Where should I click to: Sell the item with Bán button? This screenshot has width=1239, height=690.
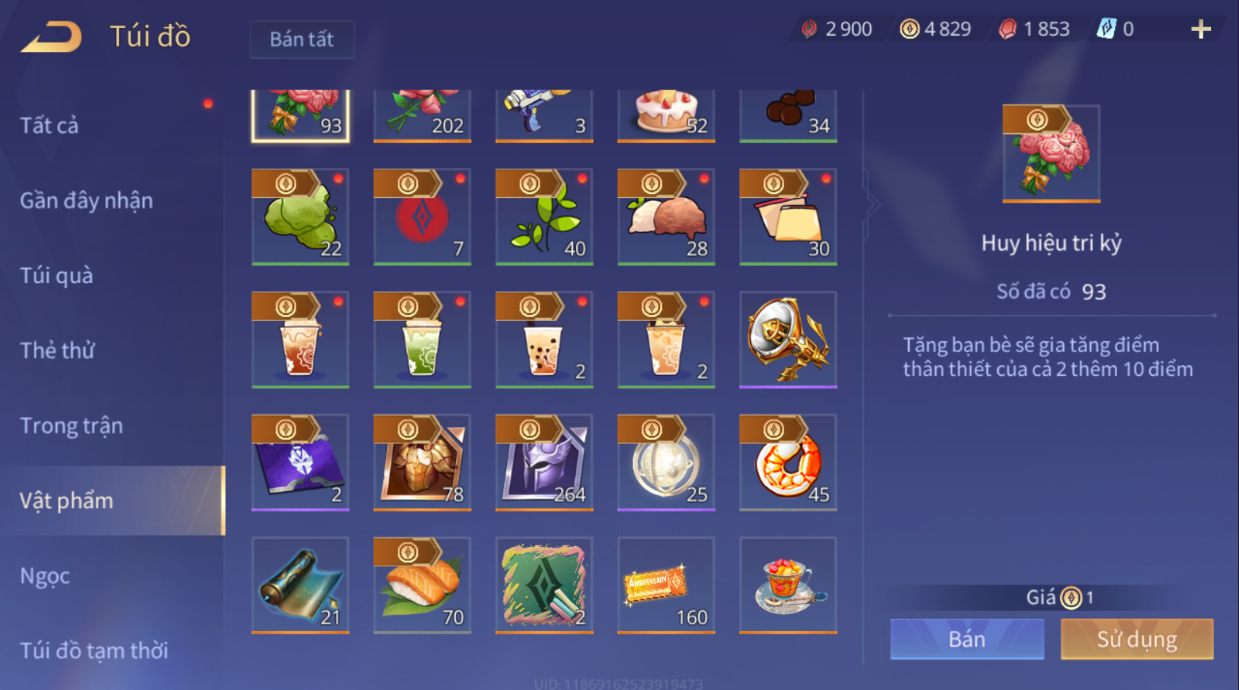pyautogui.click(x=967, y=639)
